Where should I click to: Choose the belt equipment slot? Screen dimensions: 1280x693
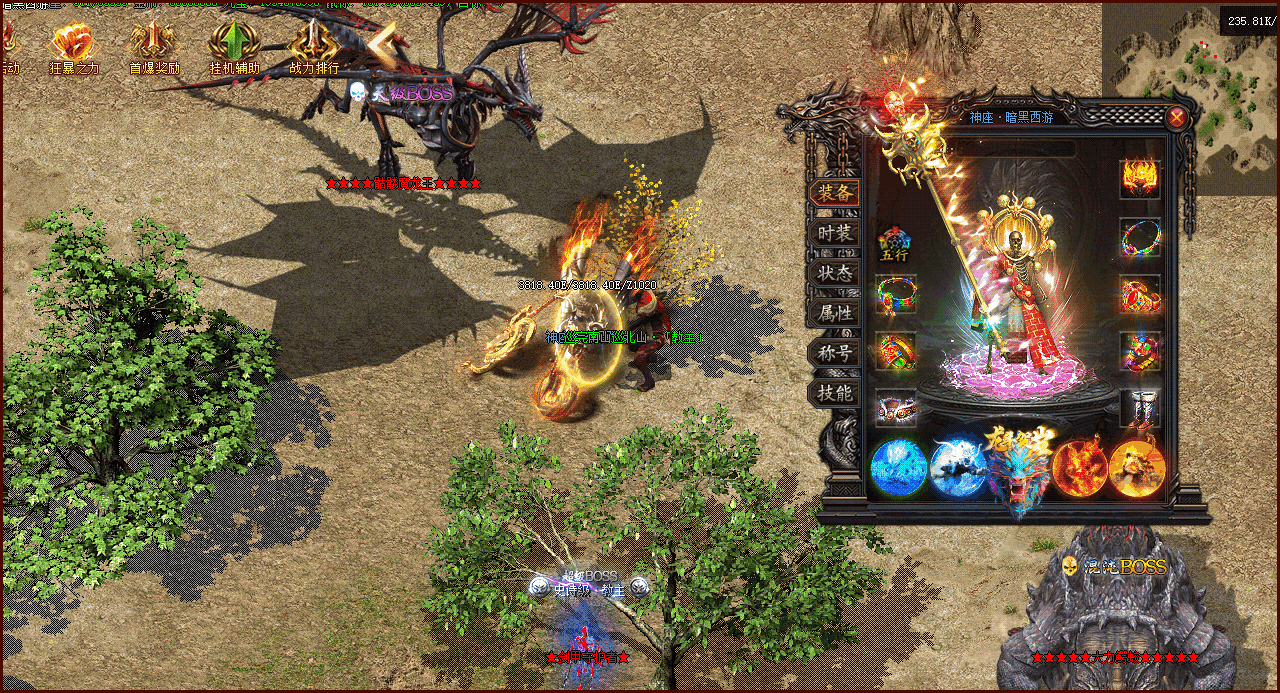[895, 408]
